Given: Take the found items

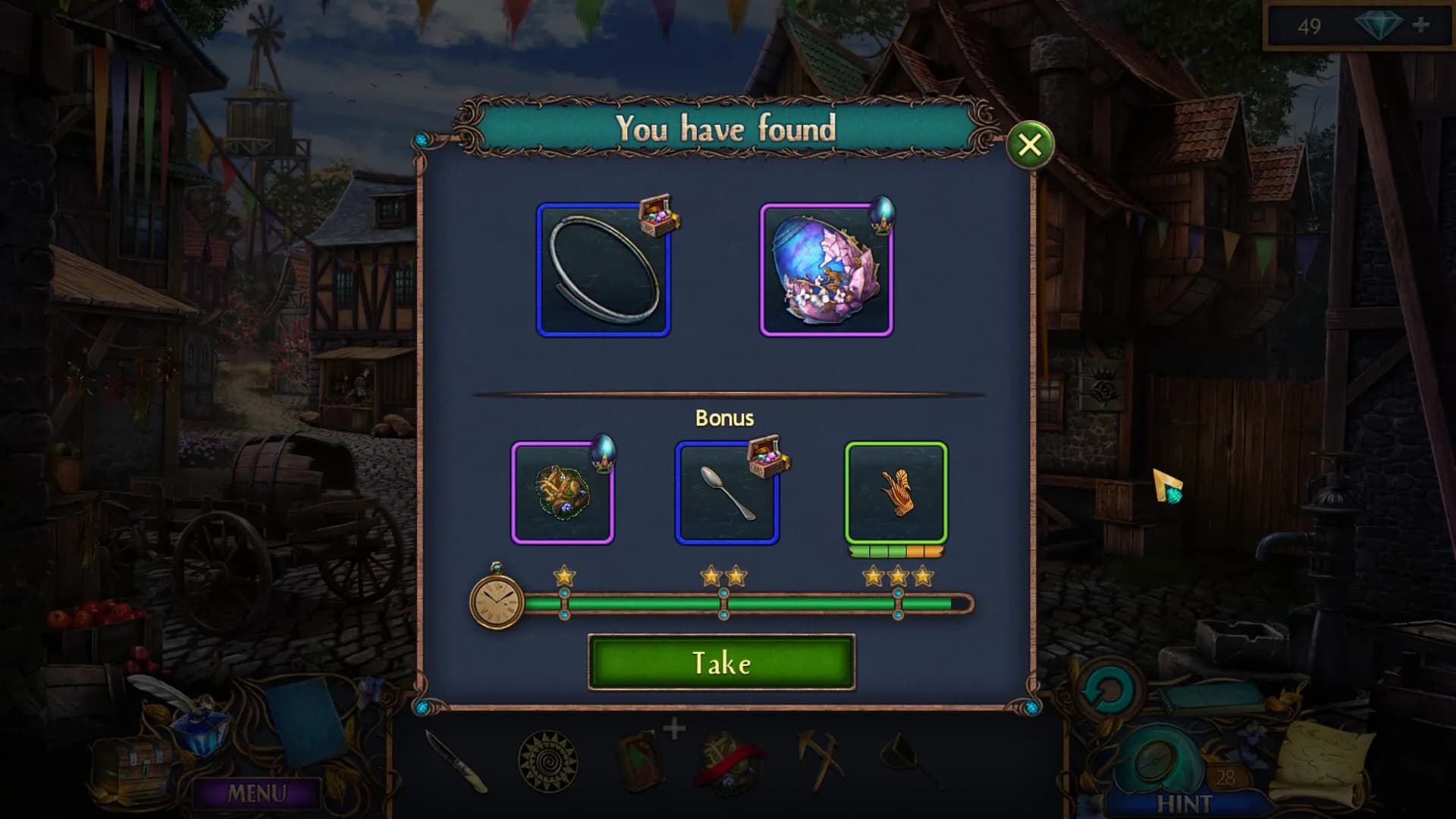Looking at the screenshot, I should click(x=721, y=663).
